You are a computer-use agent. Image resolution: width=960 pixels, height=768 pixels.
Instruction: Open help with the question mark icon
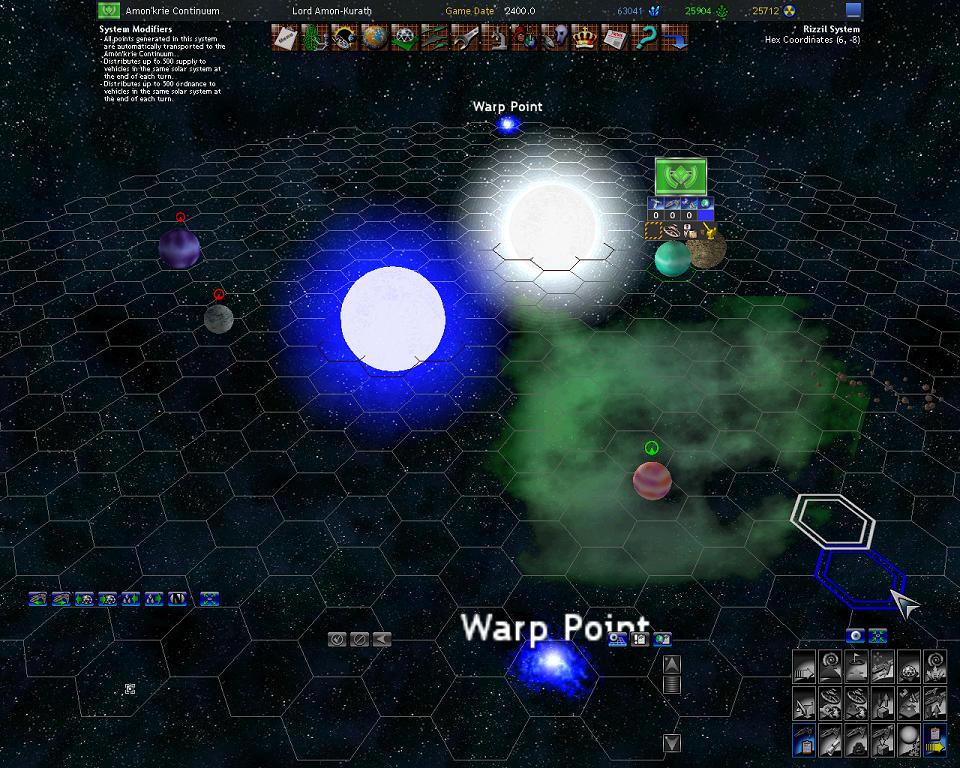click(x=646, y=38)
